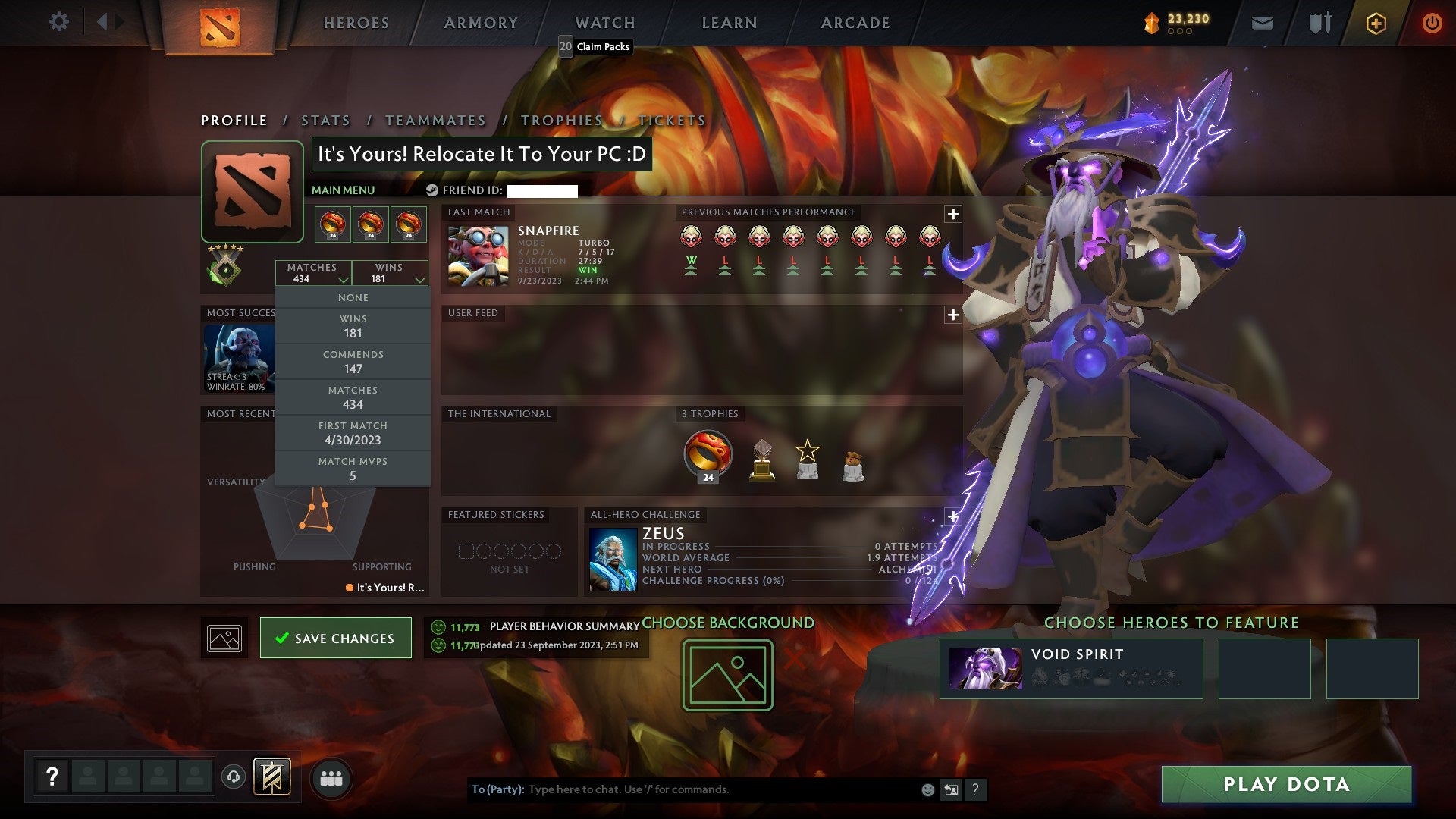Open the Wins stat dropdown showing 181
The image size is (1456, 819).
pyautogui.click(x=390, y=272)
